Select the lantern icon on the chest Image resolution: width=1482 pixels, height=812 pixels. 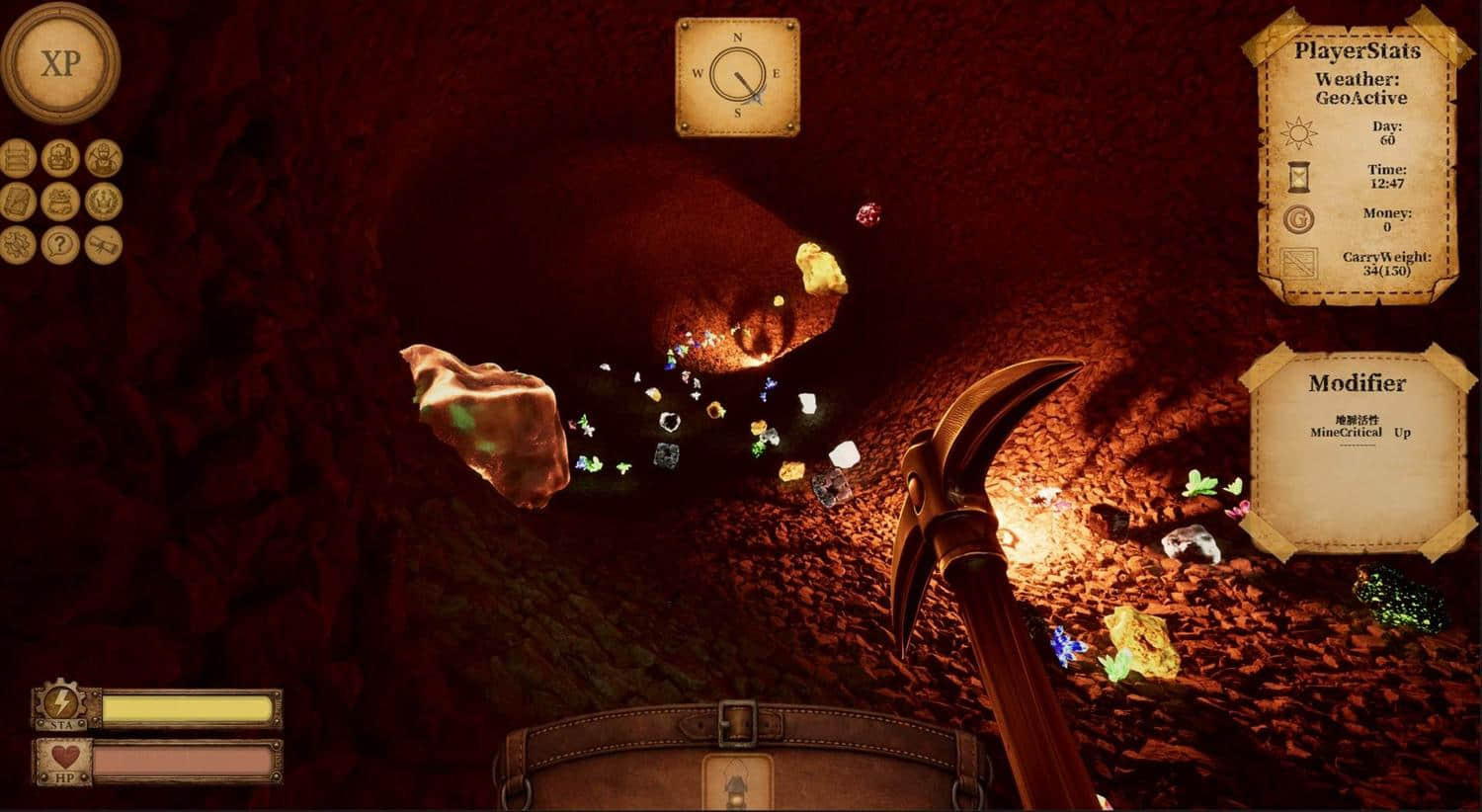click(x=739, y=780)
